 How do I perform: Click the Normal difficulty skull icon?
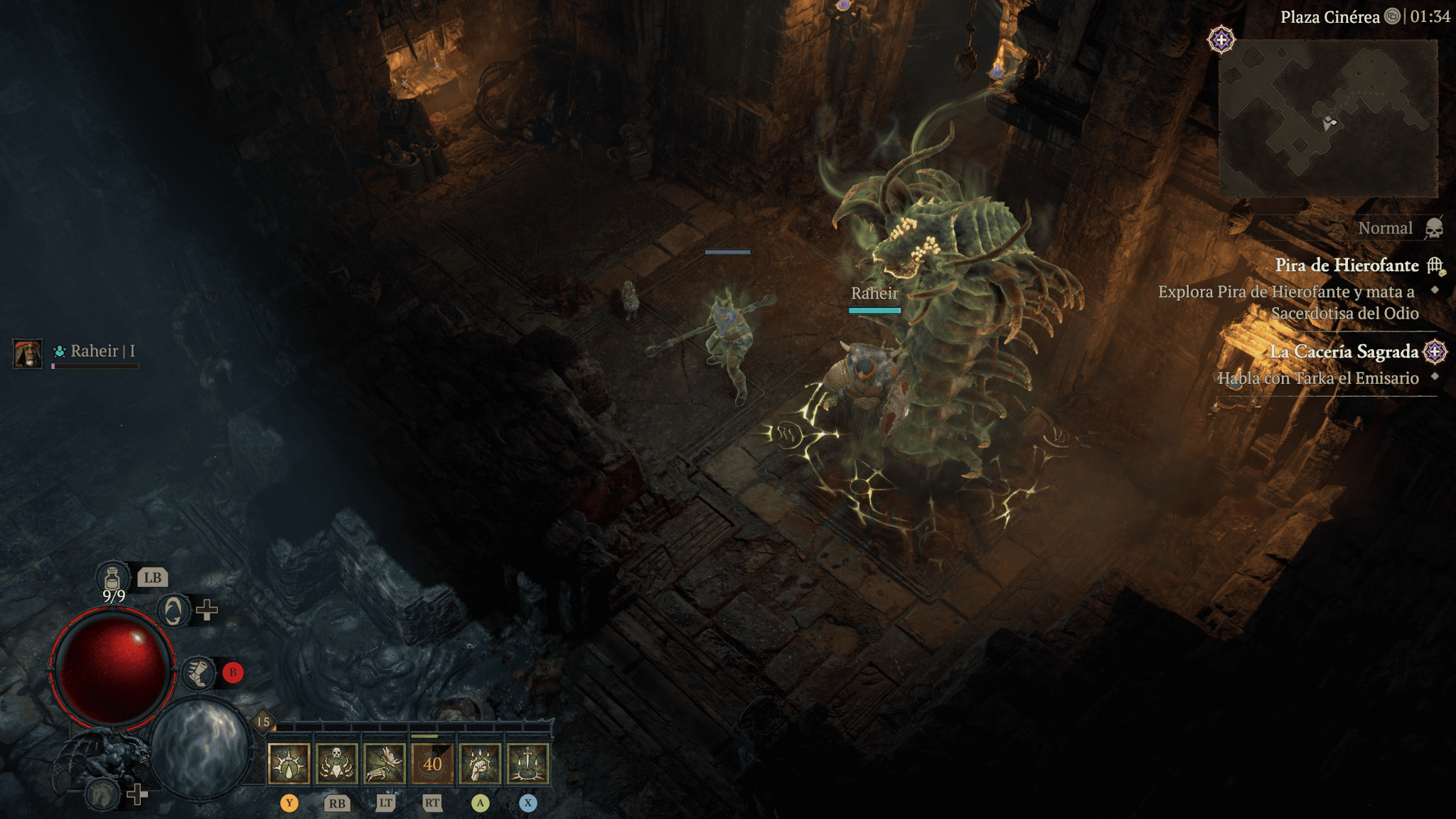pyautogui.click(x=1434, y=228)
